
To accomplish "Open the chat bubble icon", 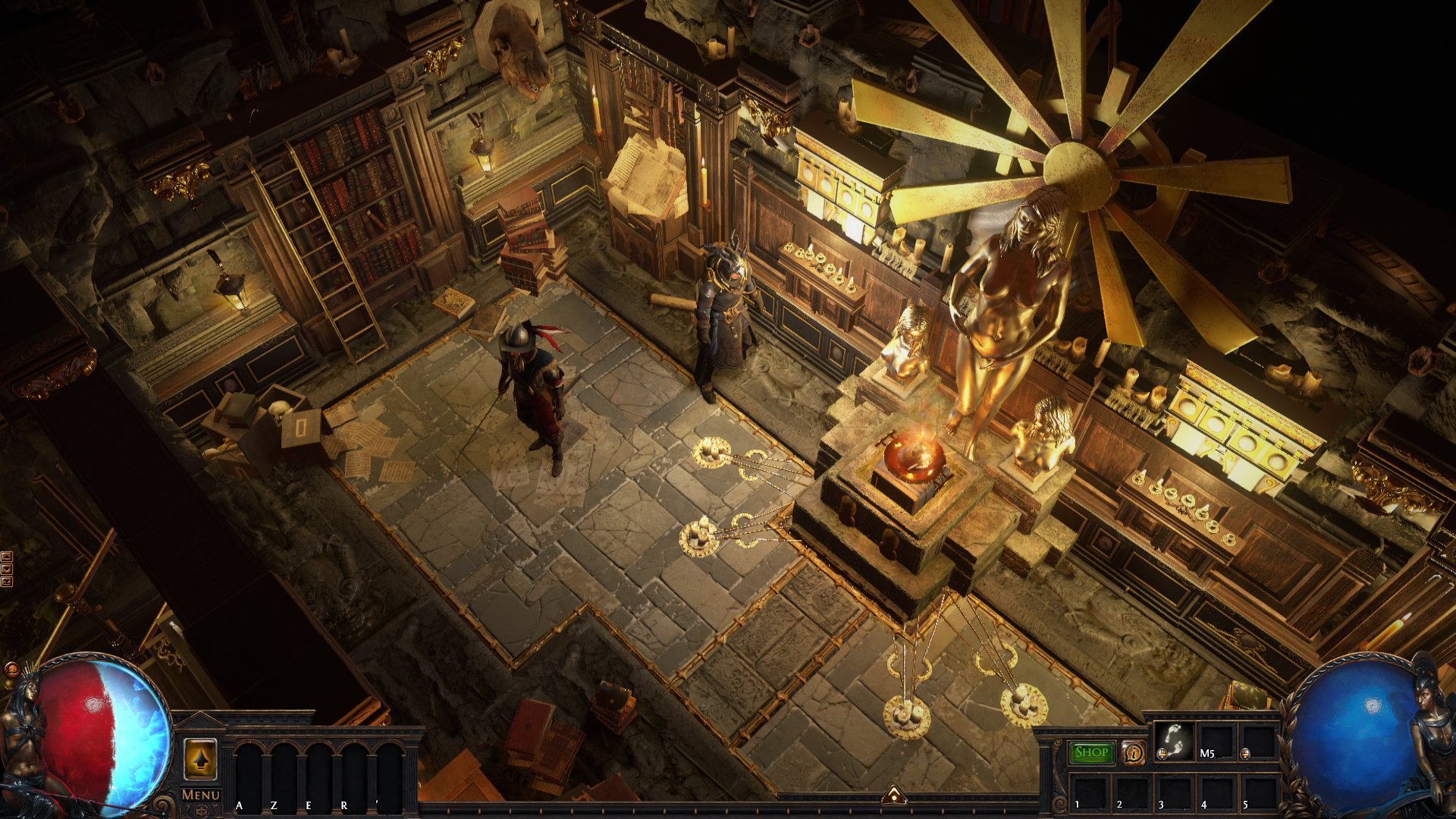I will pos(11,670).
